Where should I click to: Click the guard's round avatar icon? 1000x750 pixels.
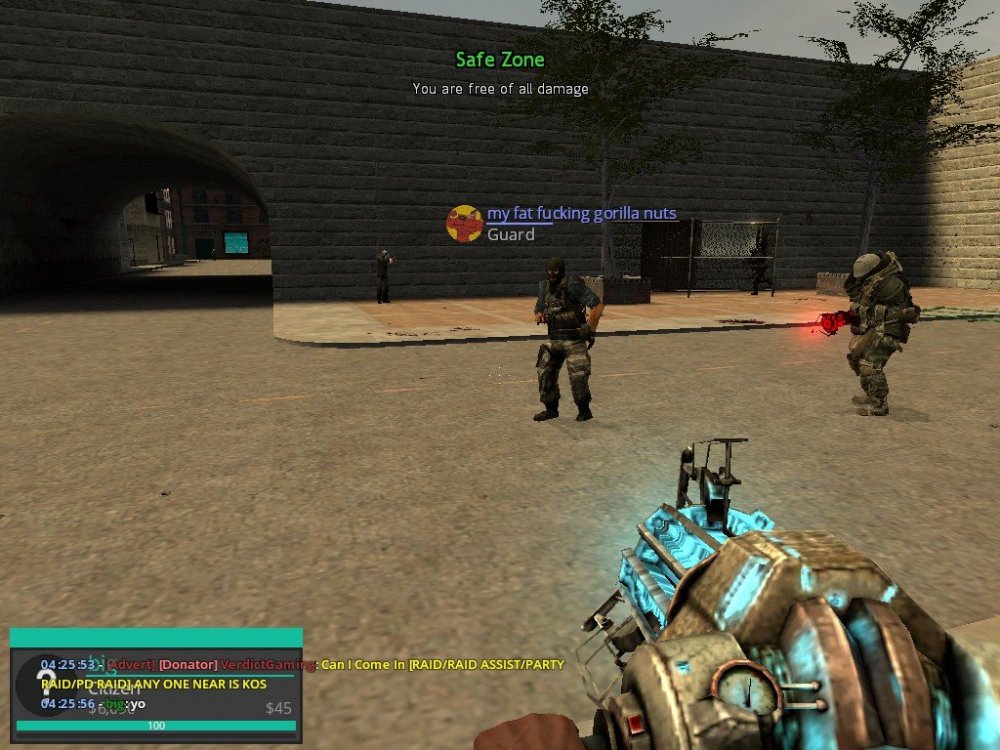(x=464, y=224)
